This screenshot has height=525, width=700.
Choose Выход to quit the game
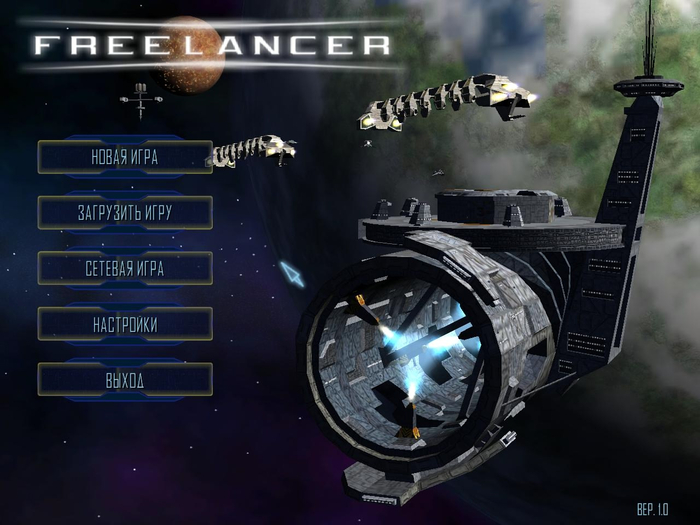pyautogui.click(x=125, y=380)
